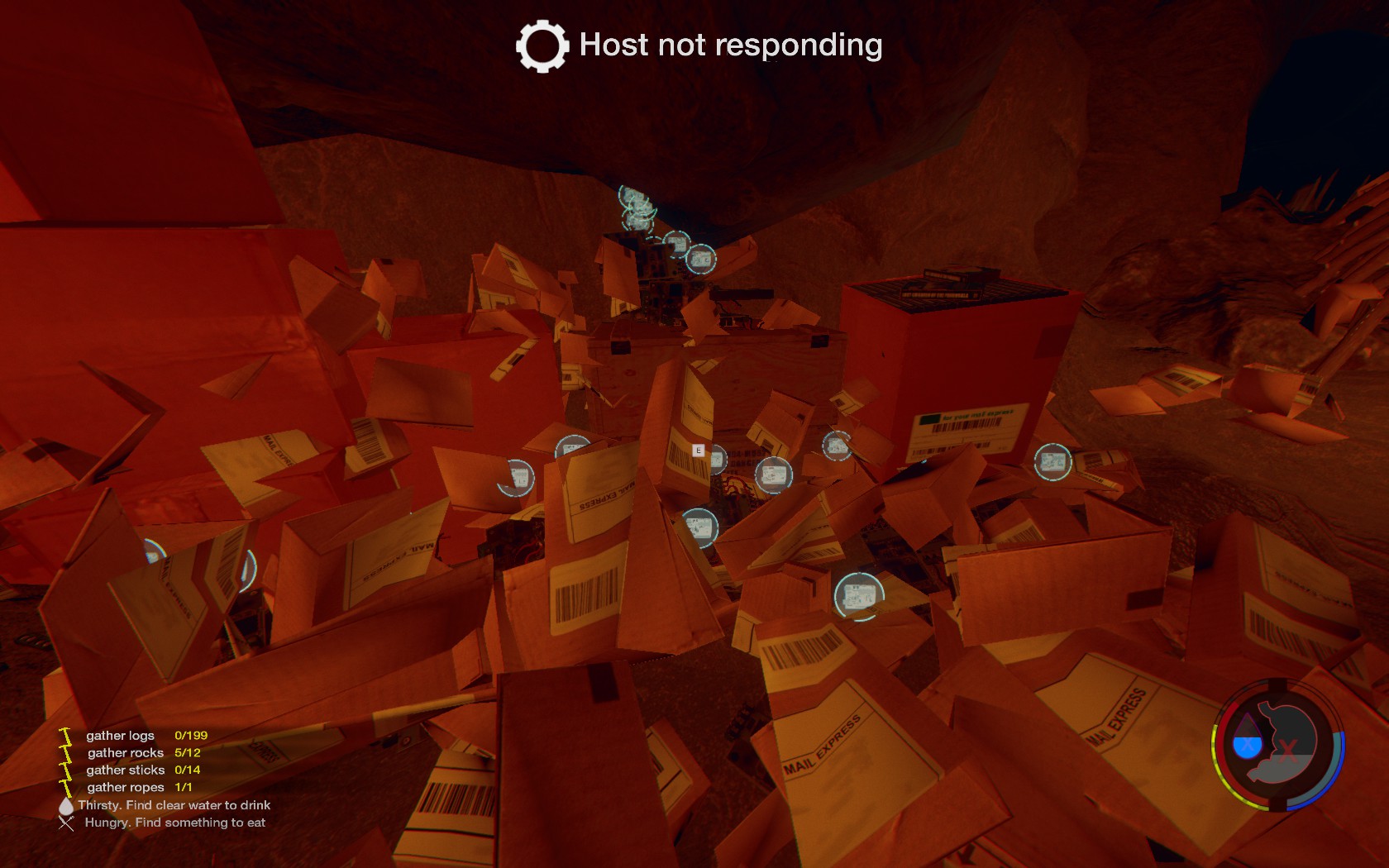Click the Host not responding gear icon
1389x868 pixels.
tap(542, 46)
